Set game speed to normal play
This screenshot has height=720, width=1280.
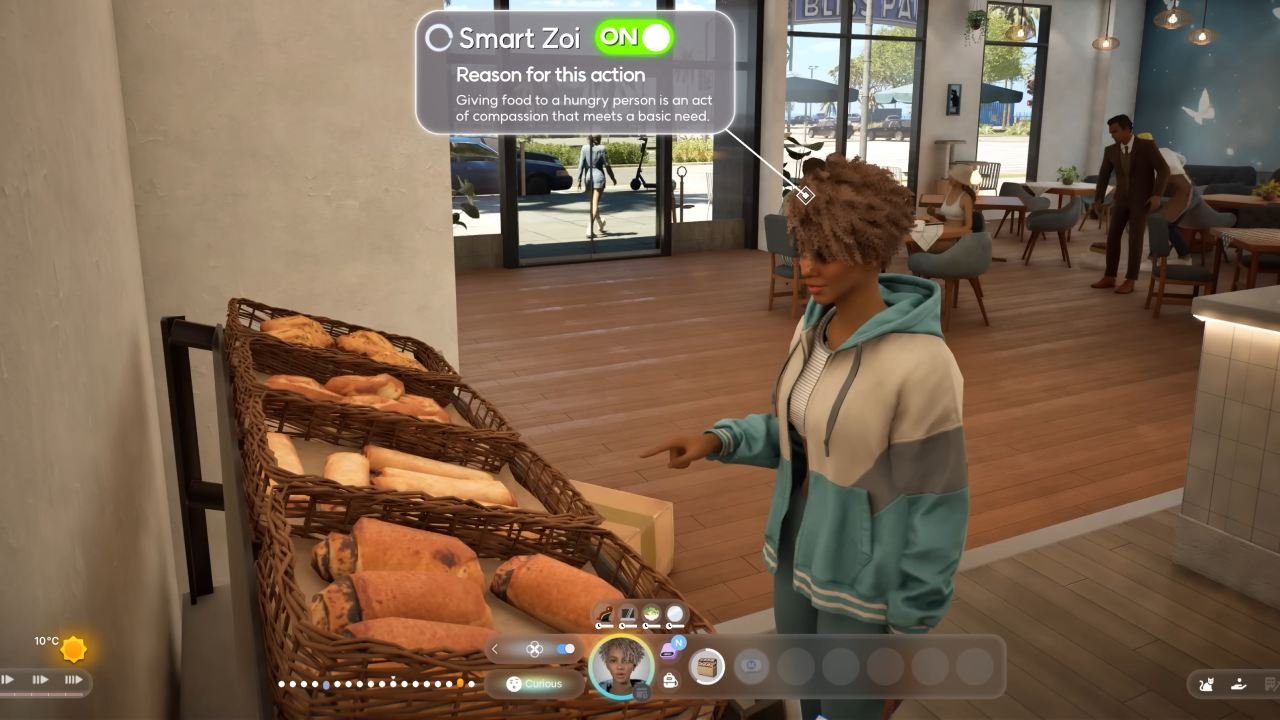pyautogui.click(x=8, y=680)
